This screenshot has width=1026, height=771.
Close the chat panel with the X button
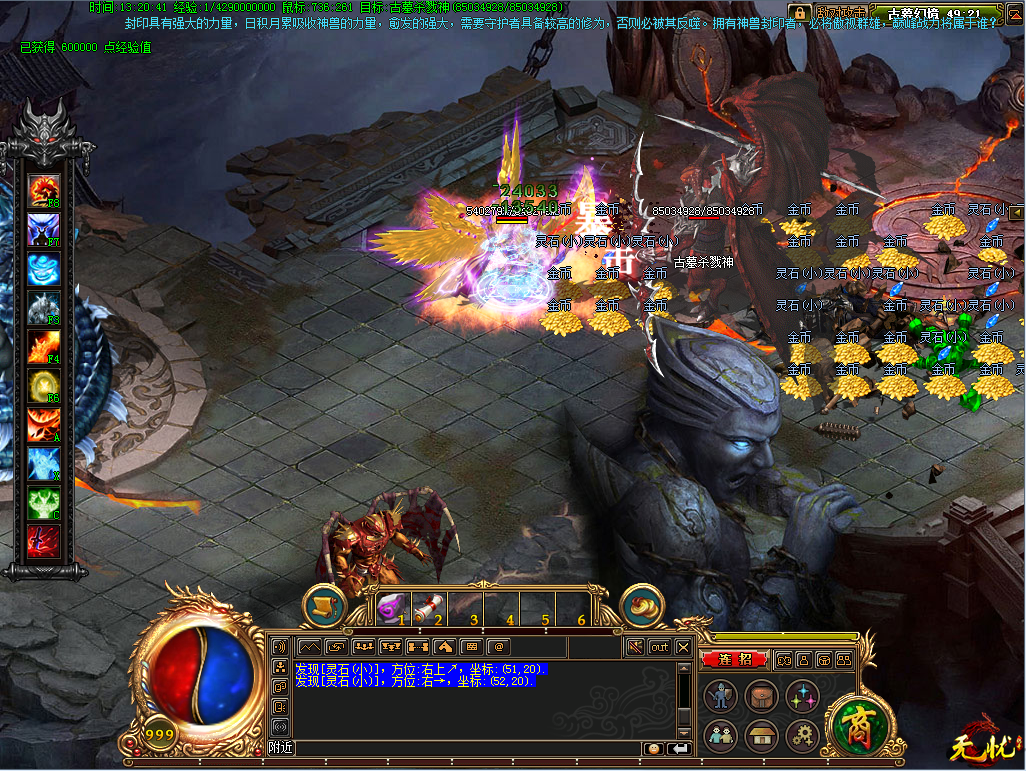683,647
